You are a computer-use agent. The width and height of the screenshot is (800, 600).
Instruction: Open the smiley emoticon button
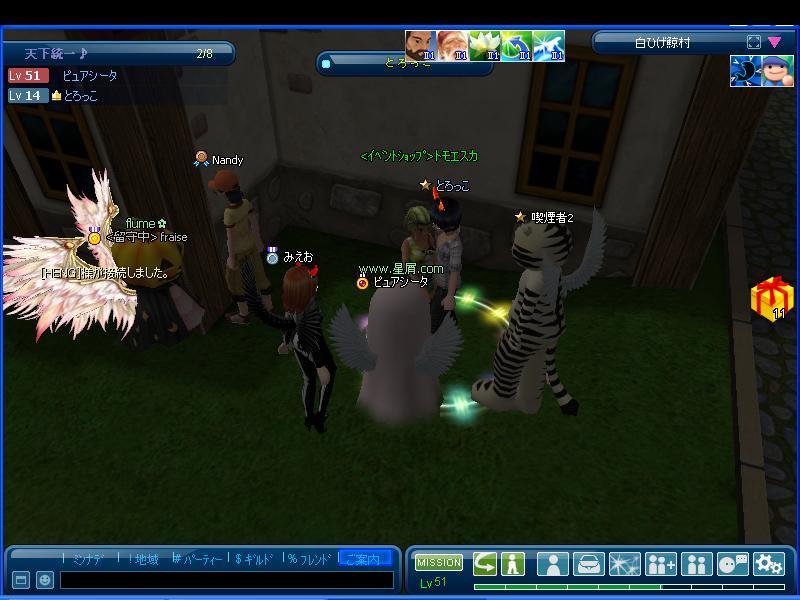pyautogui.click(x=45, y=580)
